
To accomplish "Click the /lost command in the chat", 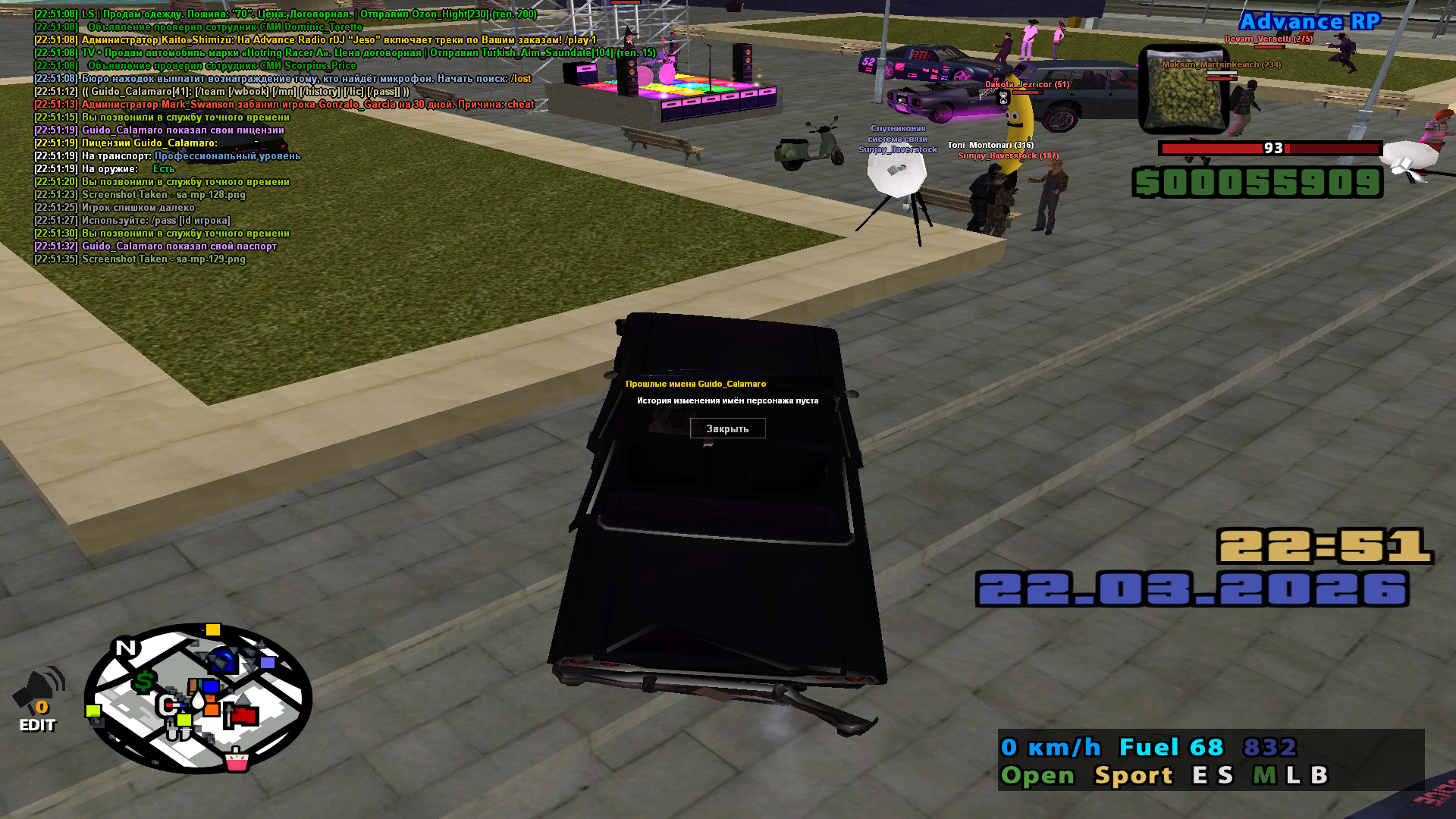I will tap(520, 79).
